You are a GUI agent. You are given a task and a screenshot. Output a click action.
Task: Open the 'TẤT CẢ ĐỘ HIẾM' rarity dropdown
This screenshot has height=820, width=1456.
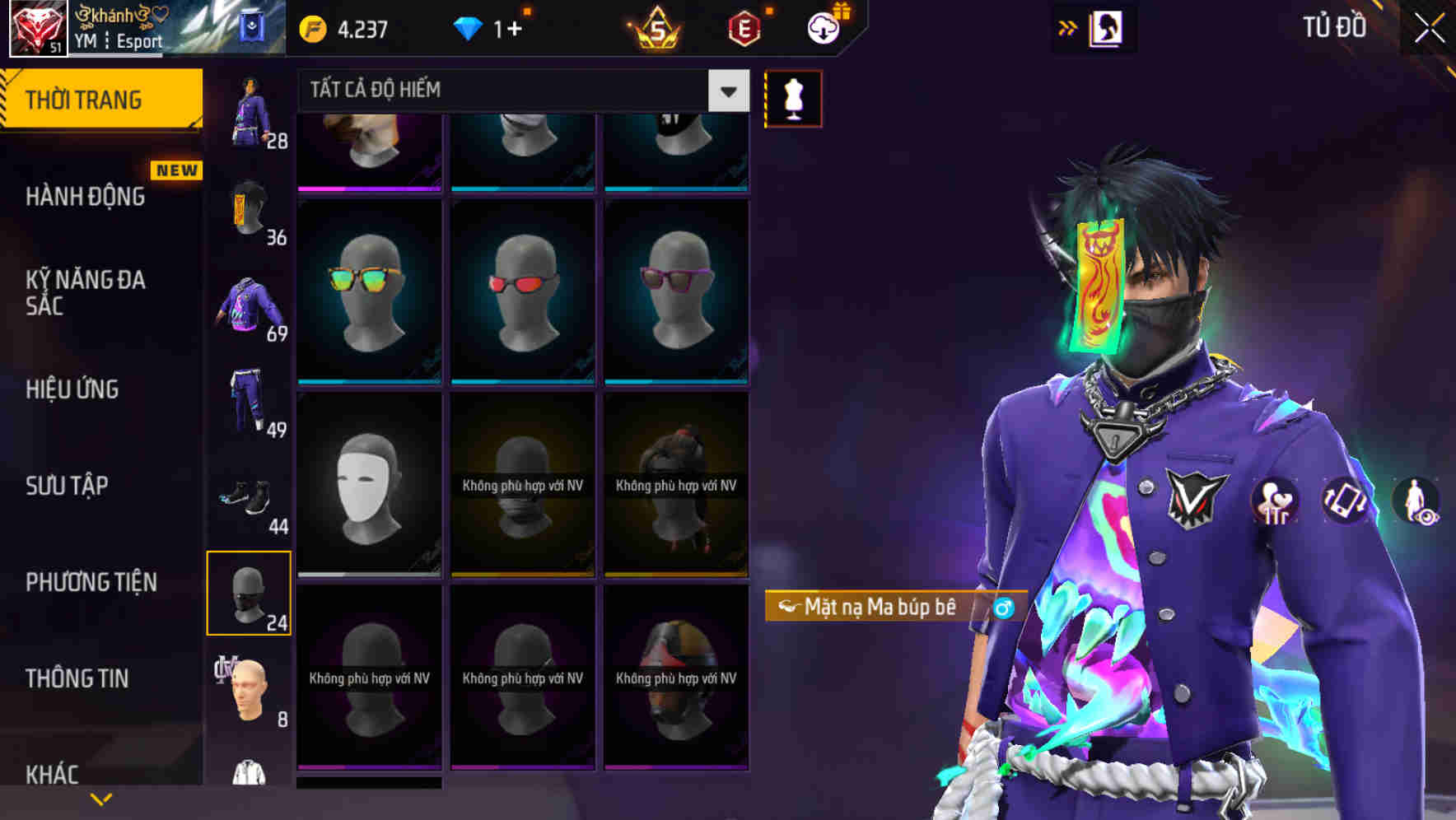[x=511, y=91]
